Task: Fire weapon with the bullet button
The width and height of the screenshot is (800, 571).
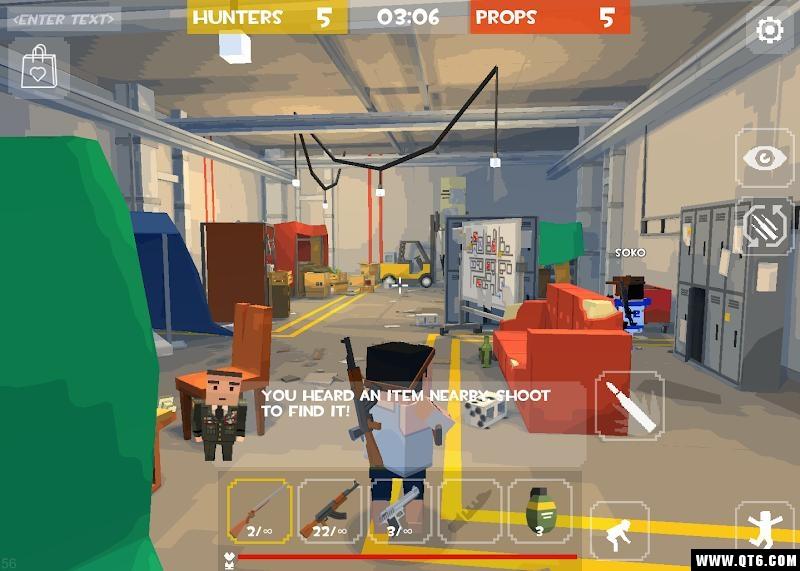Action: pyautogui.click(x=630, y=404)
